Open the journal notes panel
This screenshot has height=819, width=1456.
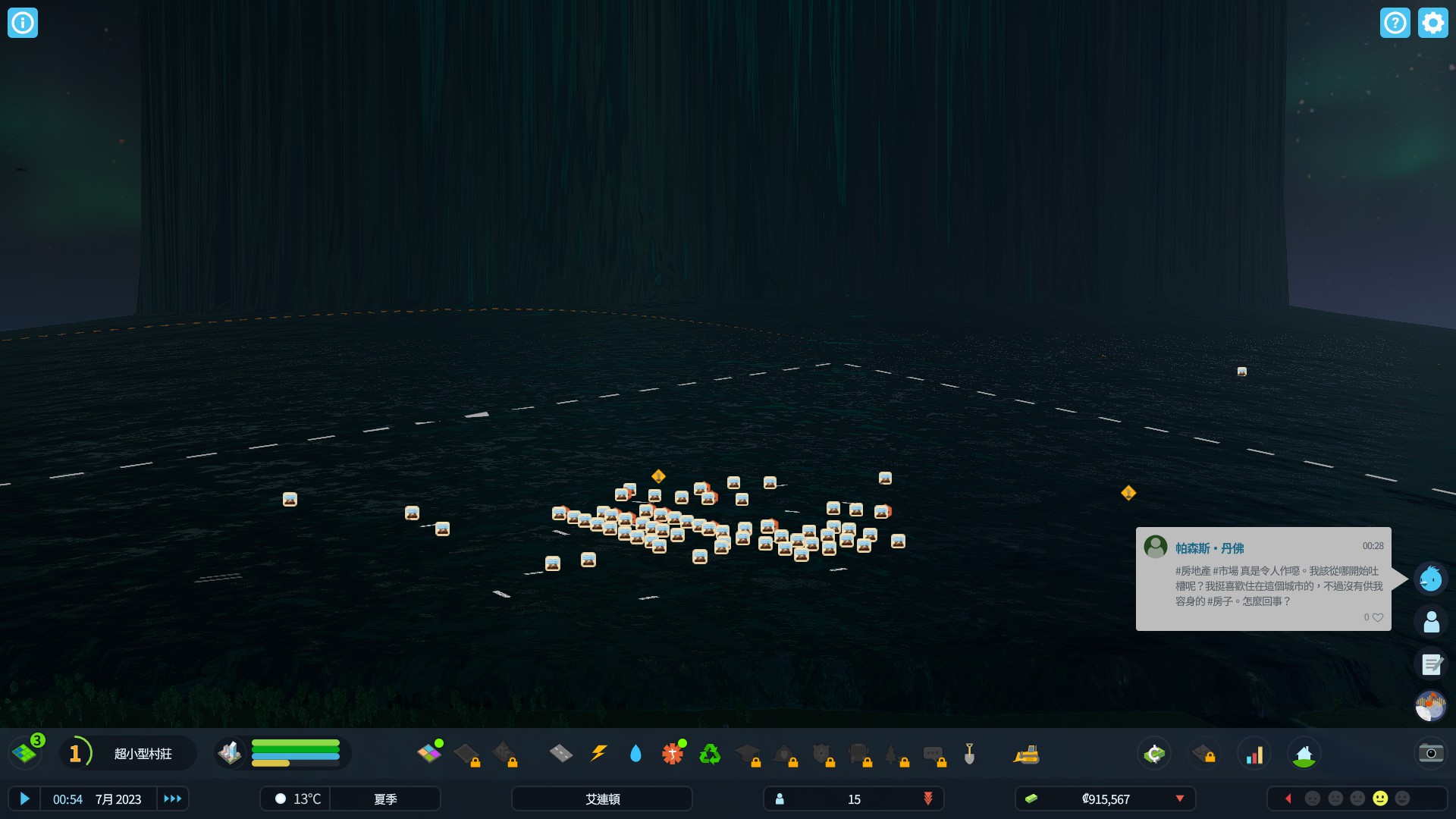1430,665
